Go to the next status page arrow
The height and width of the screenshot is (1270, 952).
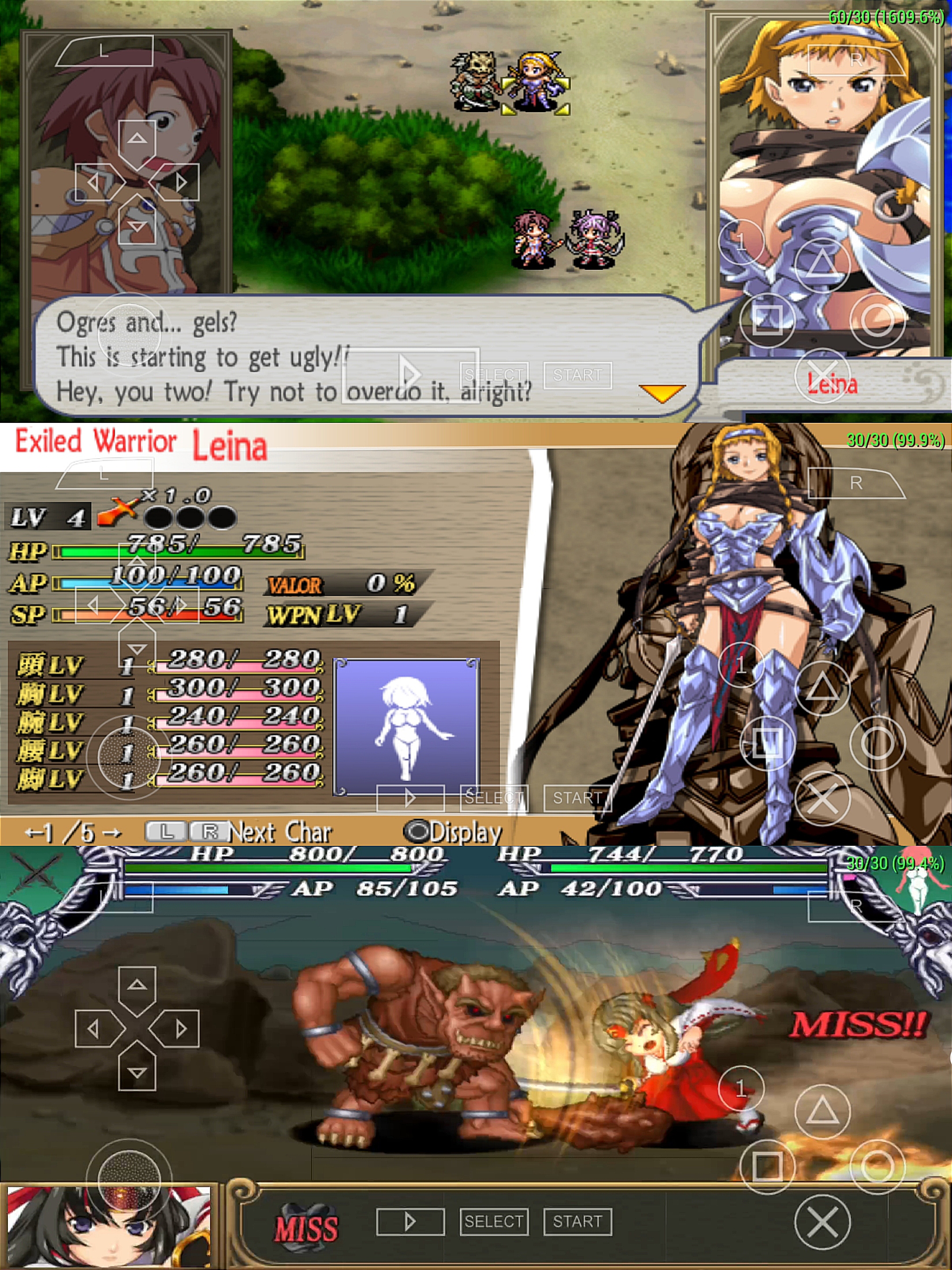(113, 833)
